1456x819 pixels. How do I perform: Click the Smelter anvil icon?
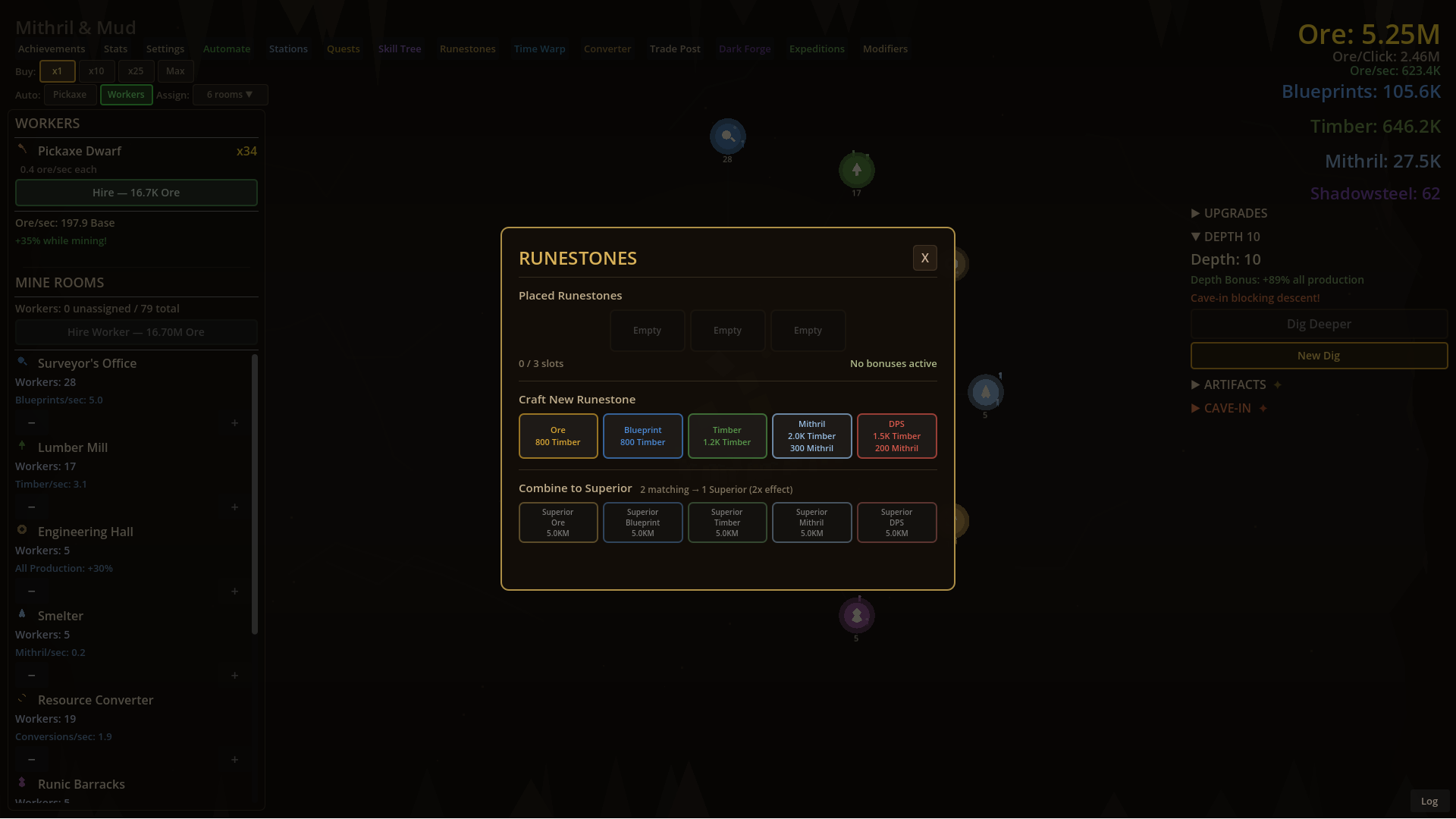22,614
